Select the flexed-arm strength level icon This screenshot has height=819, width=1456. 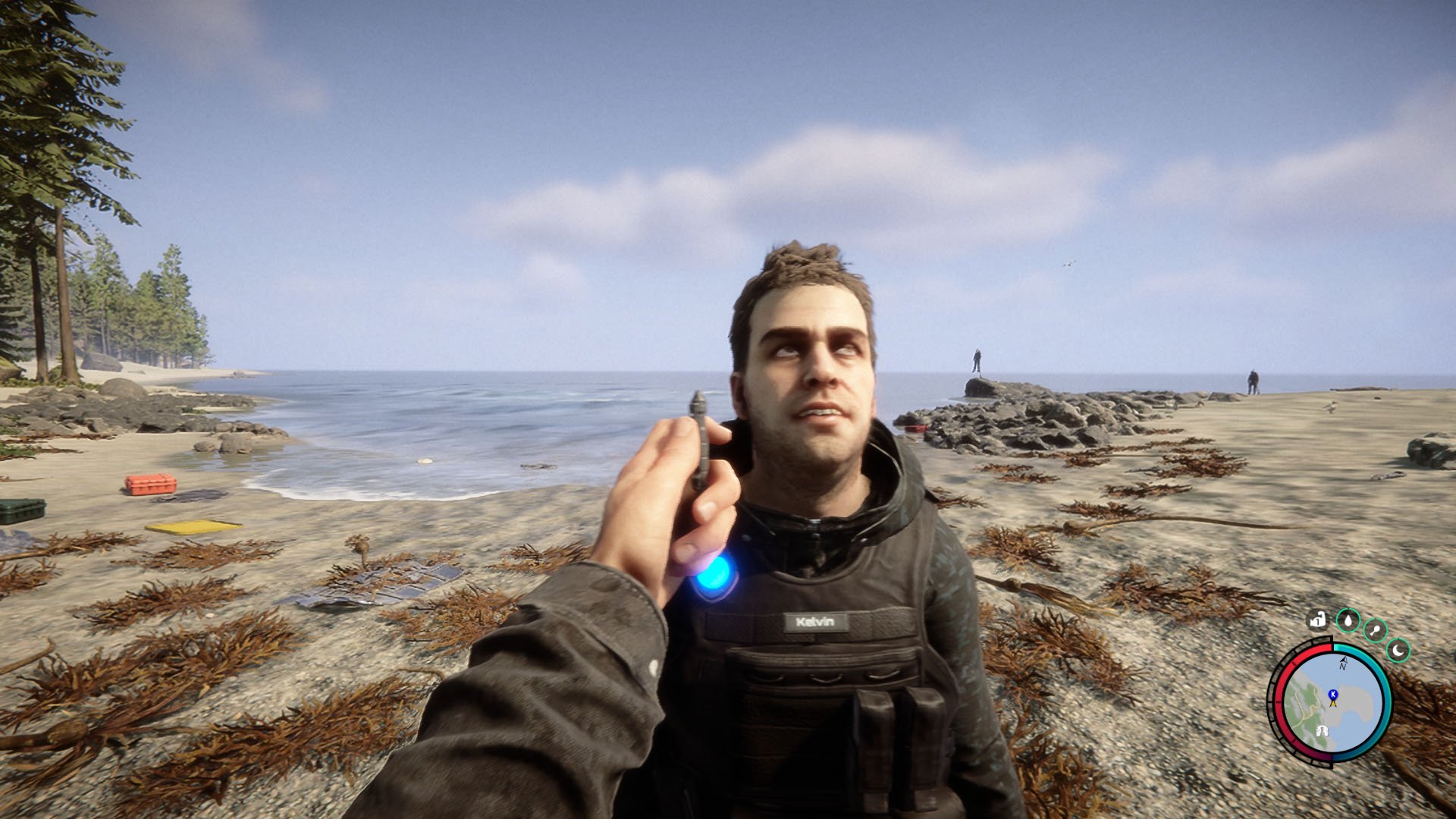(x=1318, y=620)
